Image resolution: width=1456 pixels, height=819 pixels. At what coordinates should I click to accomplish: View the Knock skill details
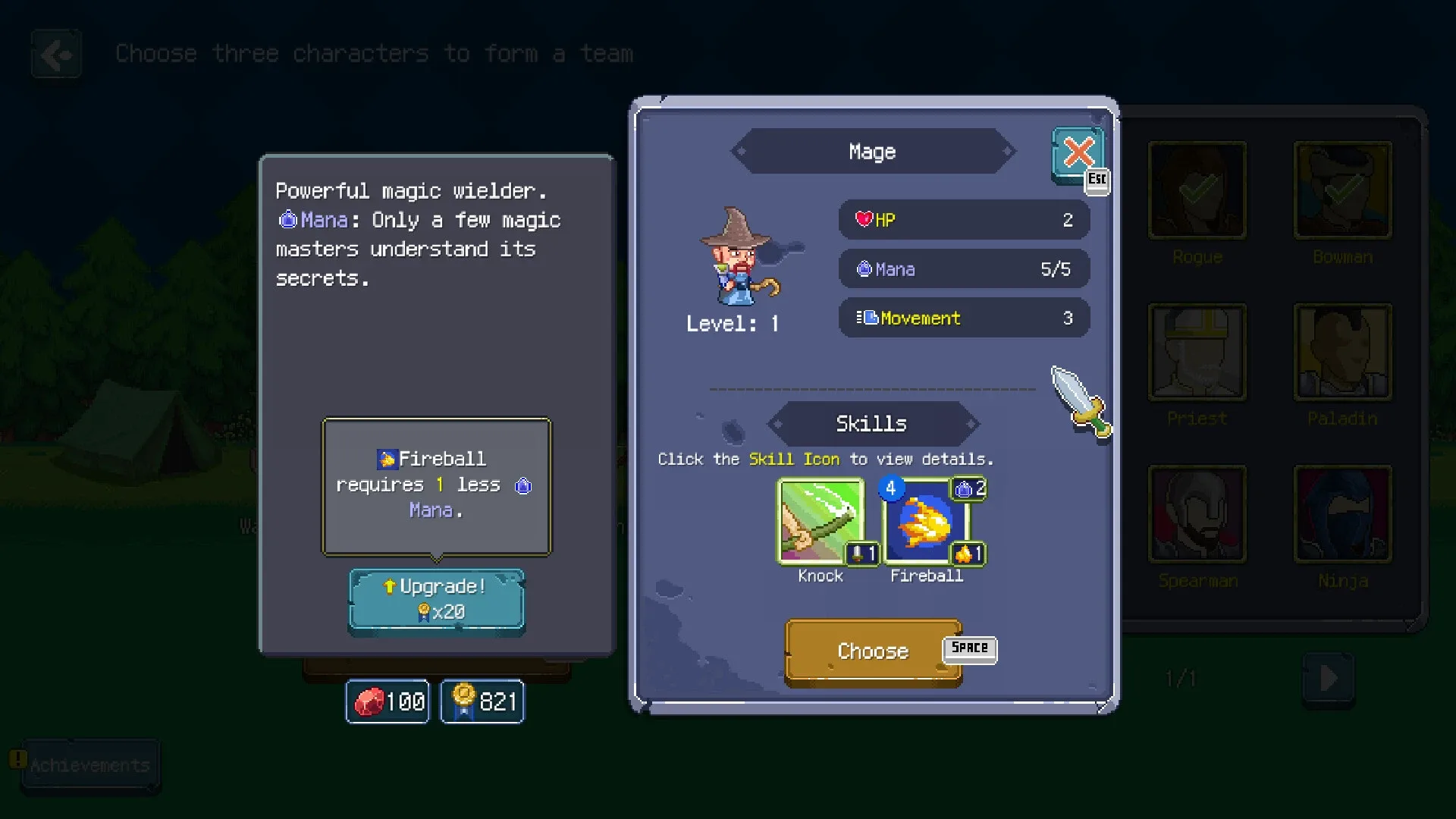(821, 522)
